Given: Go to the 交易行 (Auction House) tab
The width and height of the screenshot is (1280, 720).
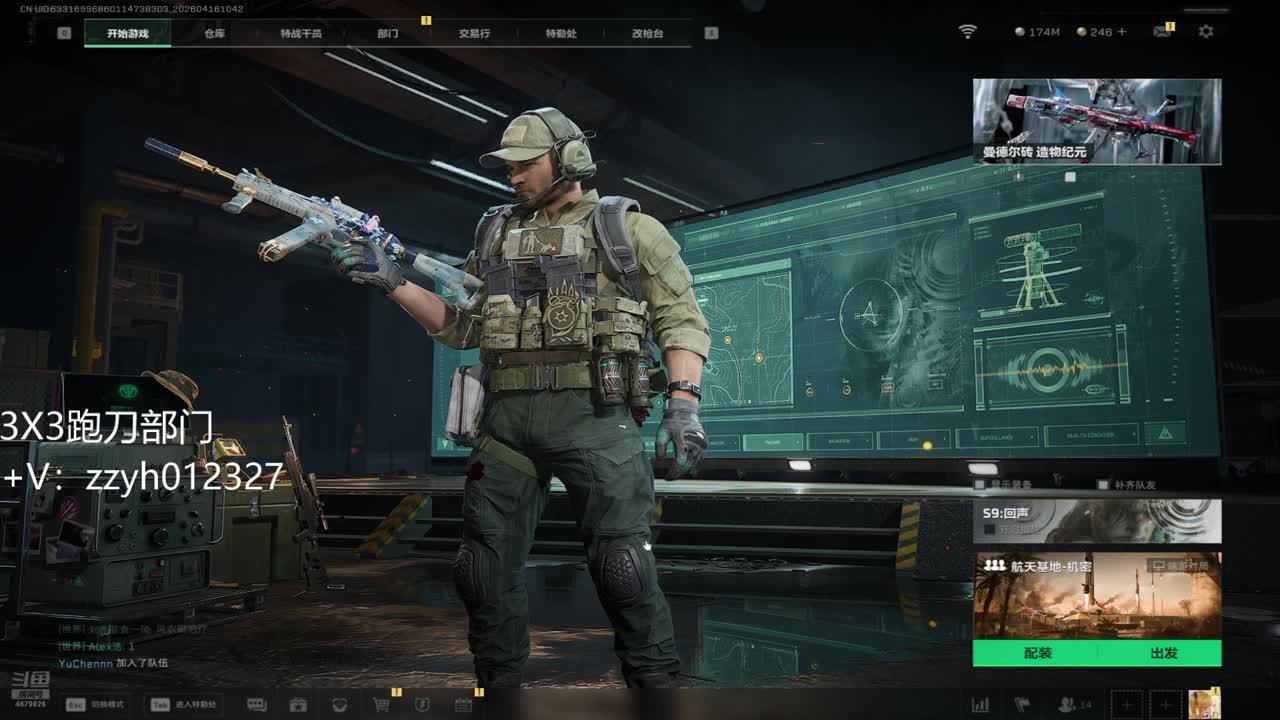Looking at the screenshot, I should click(x=474, y=33).
